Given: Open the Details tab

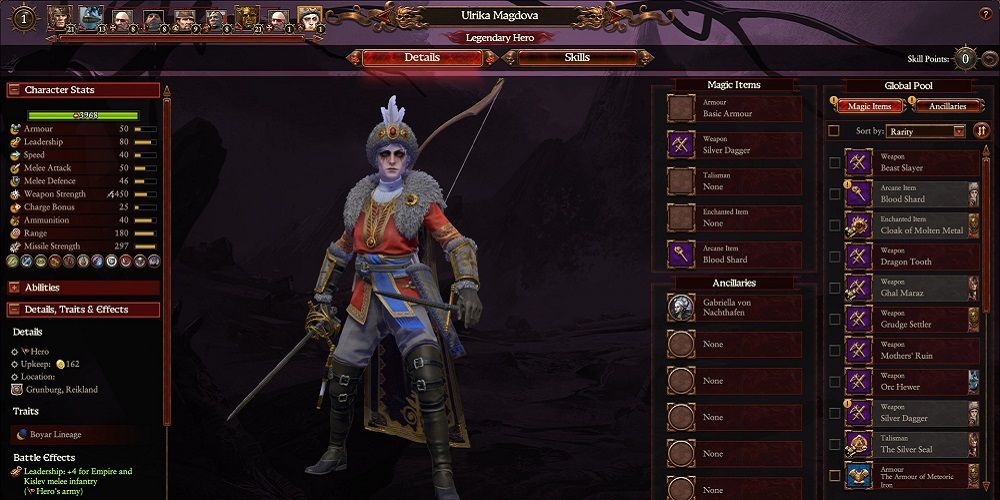Looking at the screenshot, I should coord(421,58).
